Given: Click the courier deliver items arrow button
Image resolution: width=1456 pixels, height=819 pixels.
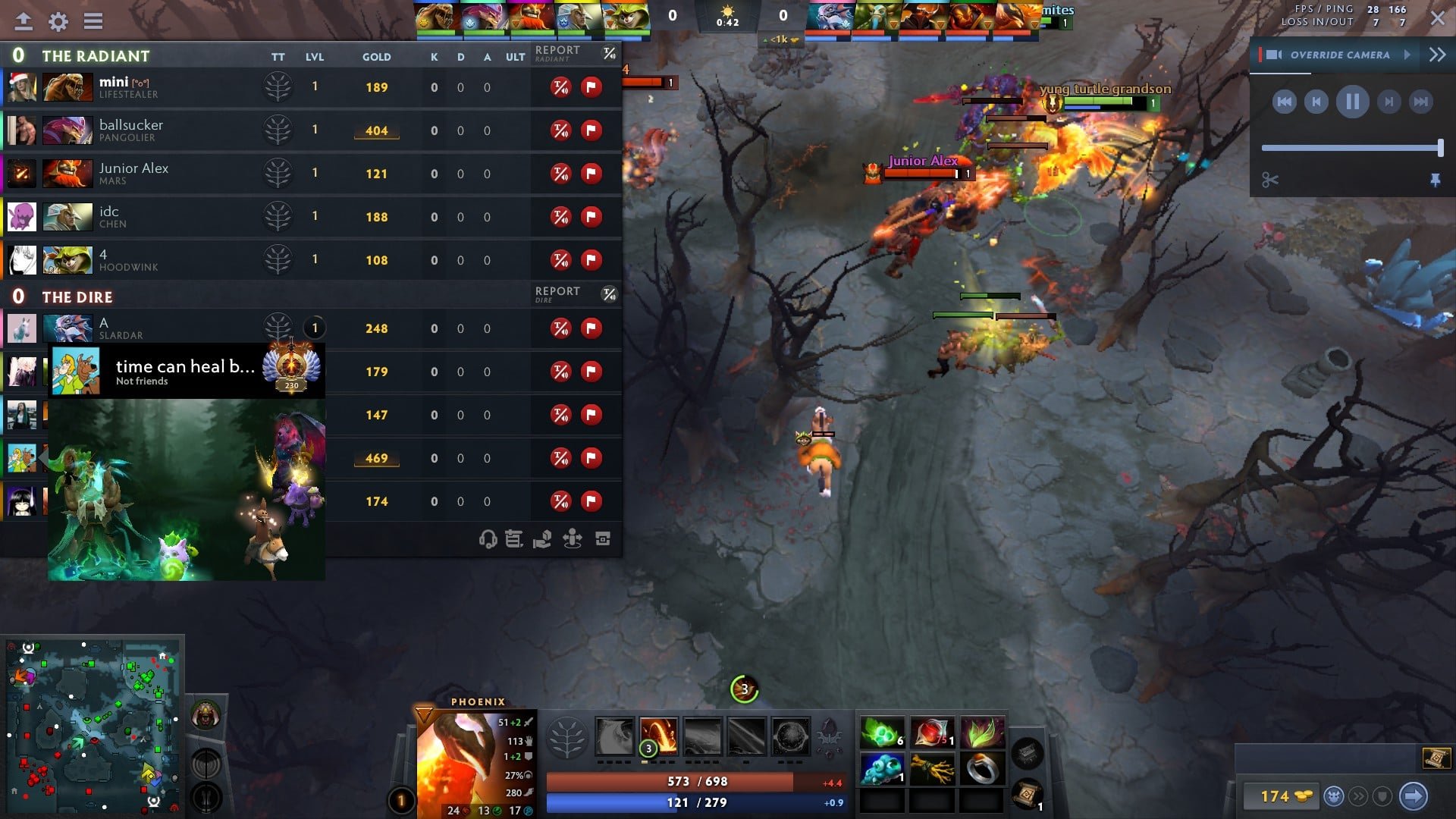Looking at the screenshot, I should [x=1413, y=796].
